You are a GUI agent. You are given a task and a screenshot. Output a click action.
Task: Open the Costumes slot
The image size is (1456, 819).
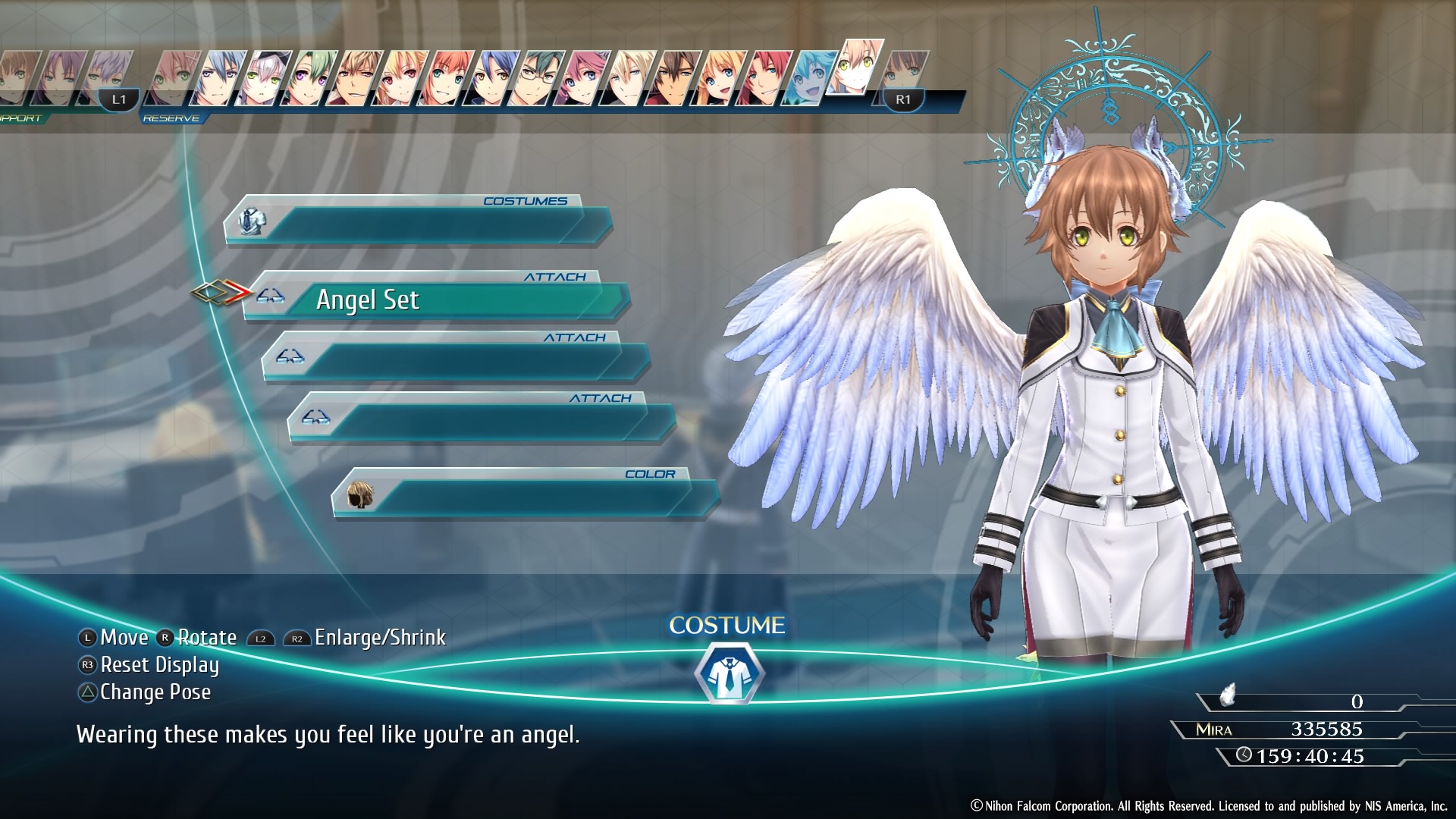[417, 222]
